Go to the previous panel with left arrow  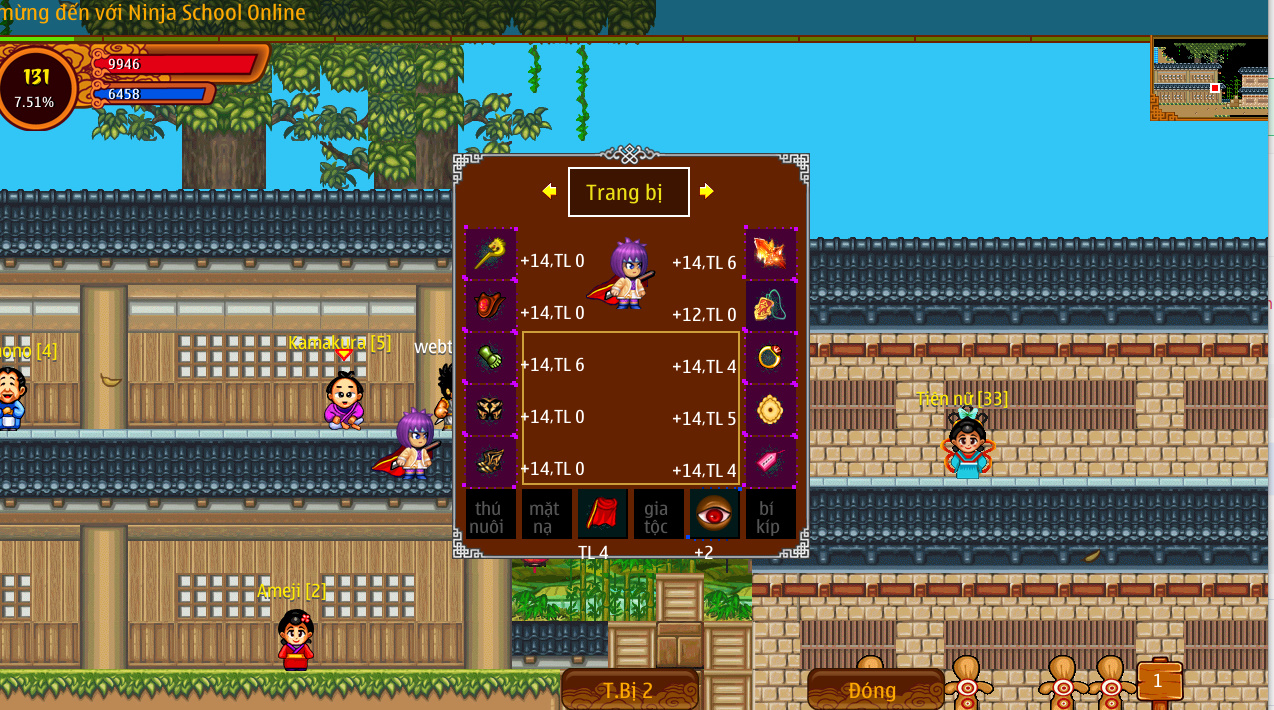pos(549,191)
